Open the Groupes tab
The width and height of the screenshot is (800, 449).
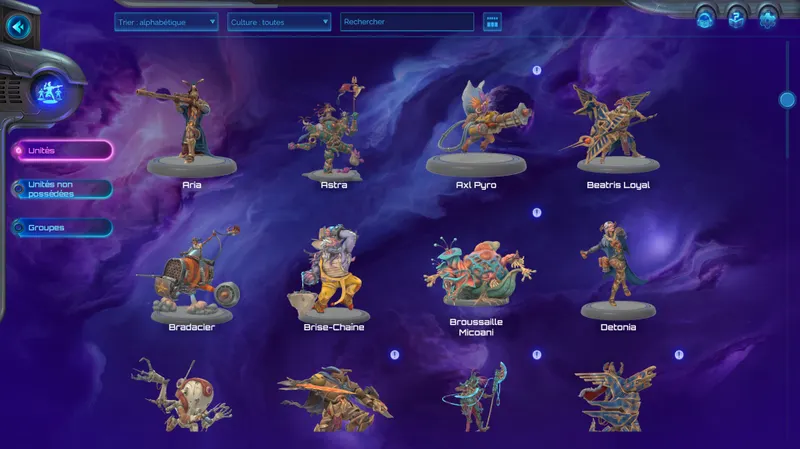(x=62, y=227)
